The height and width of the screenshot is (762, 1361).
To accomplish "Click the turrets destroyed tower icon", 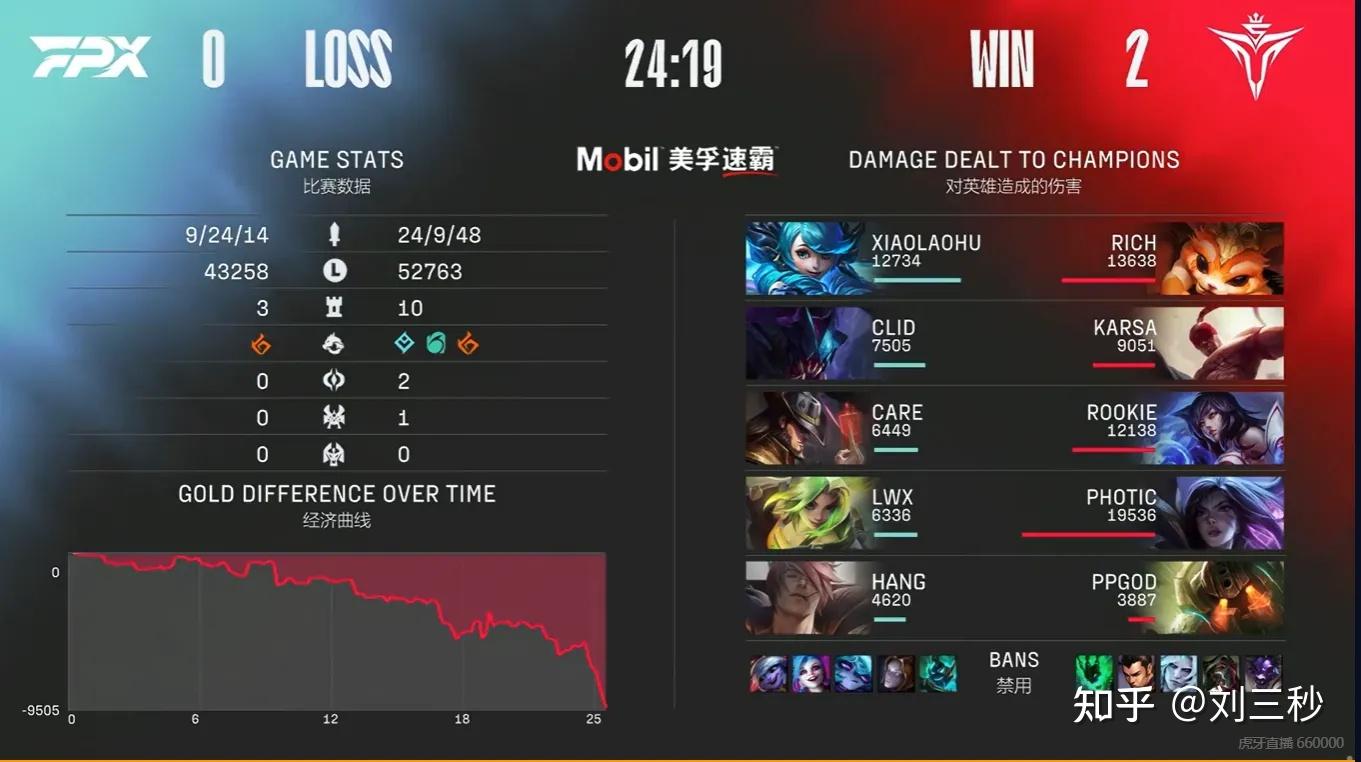I will [x=335, y=307].
